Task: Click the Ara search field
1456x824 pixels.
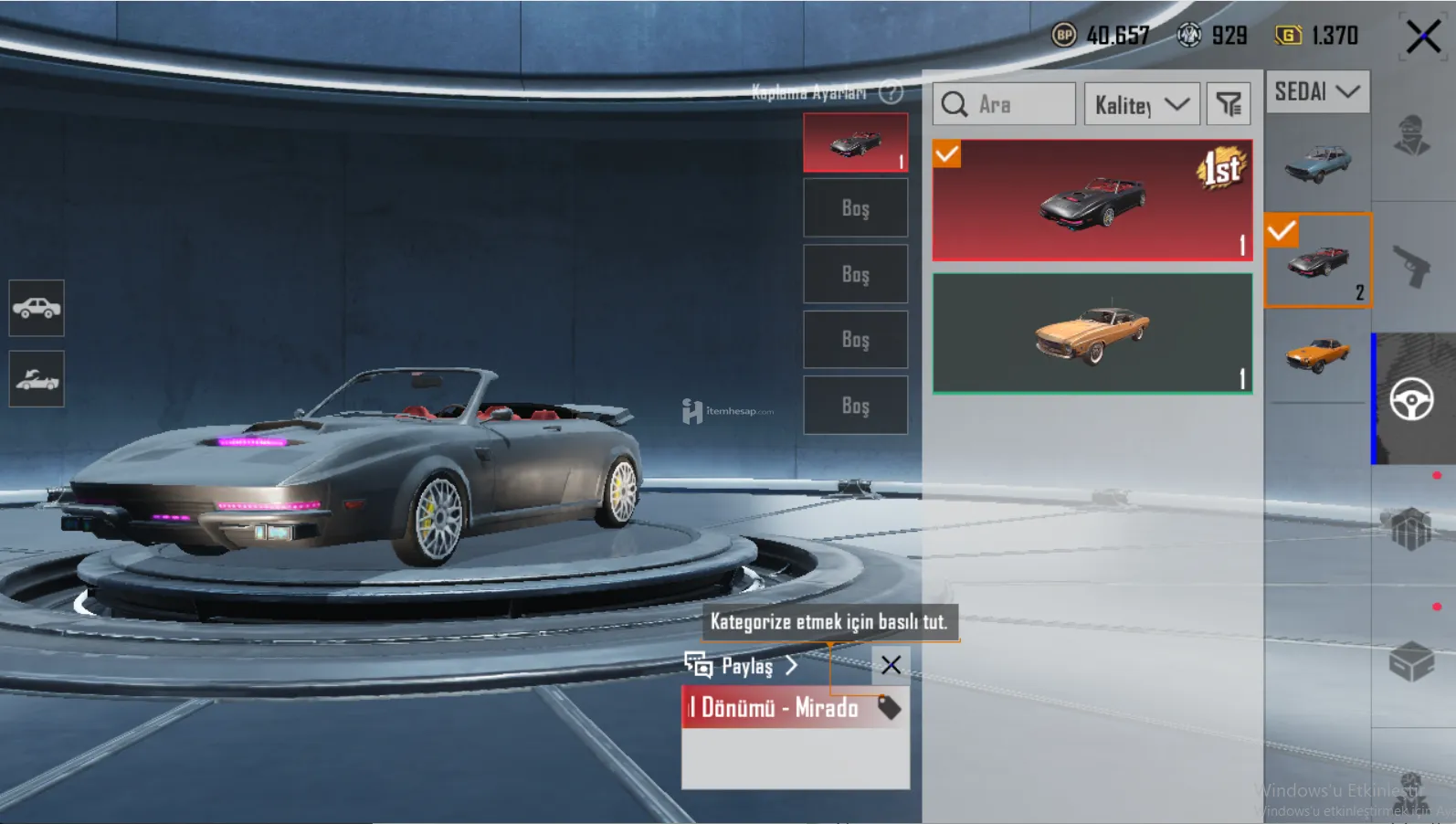Action: pos(1005,105)
